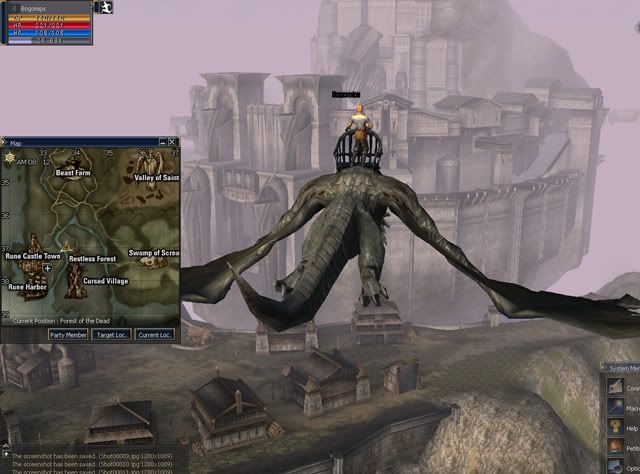Show Current Loc. on the map
The height and width of the screenshot is (474, 640).
tap(155, 334)
